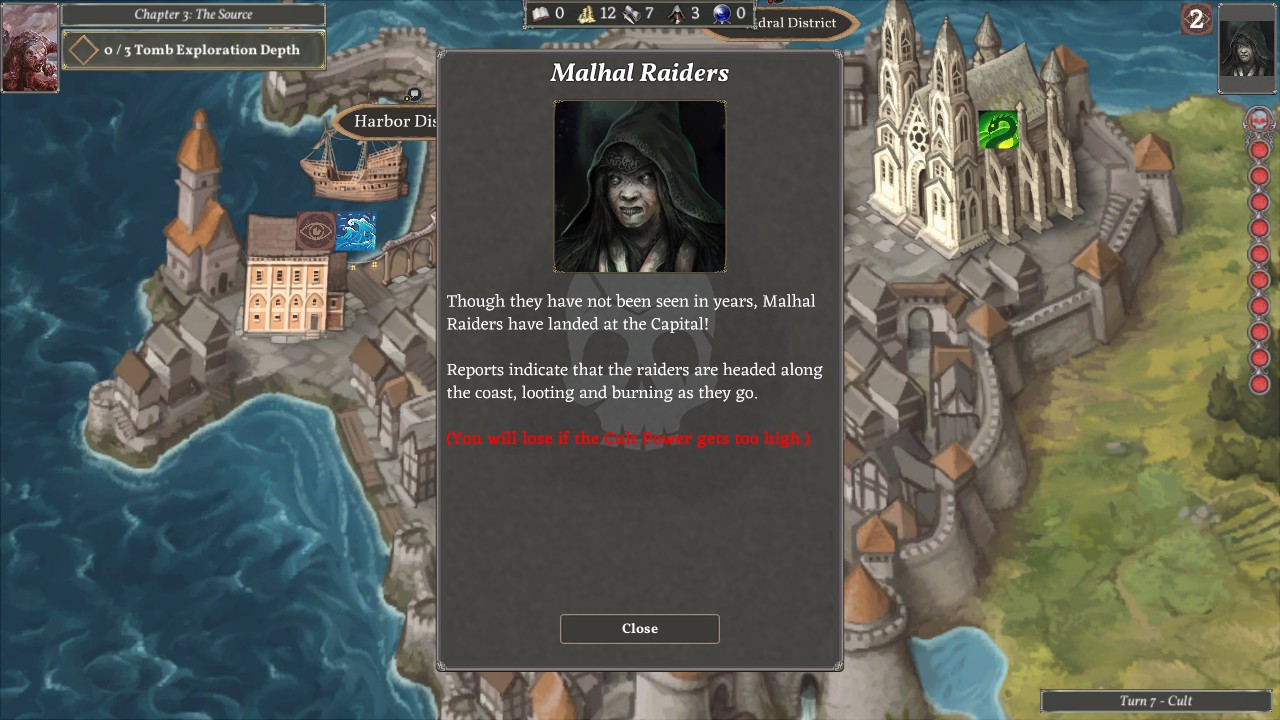Click the Tomb Exploration Depth progress diamond
Viewport: 1280px width, 720px height.
pyautogui.click(x=84, y=49)
